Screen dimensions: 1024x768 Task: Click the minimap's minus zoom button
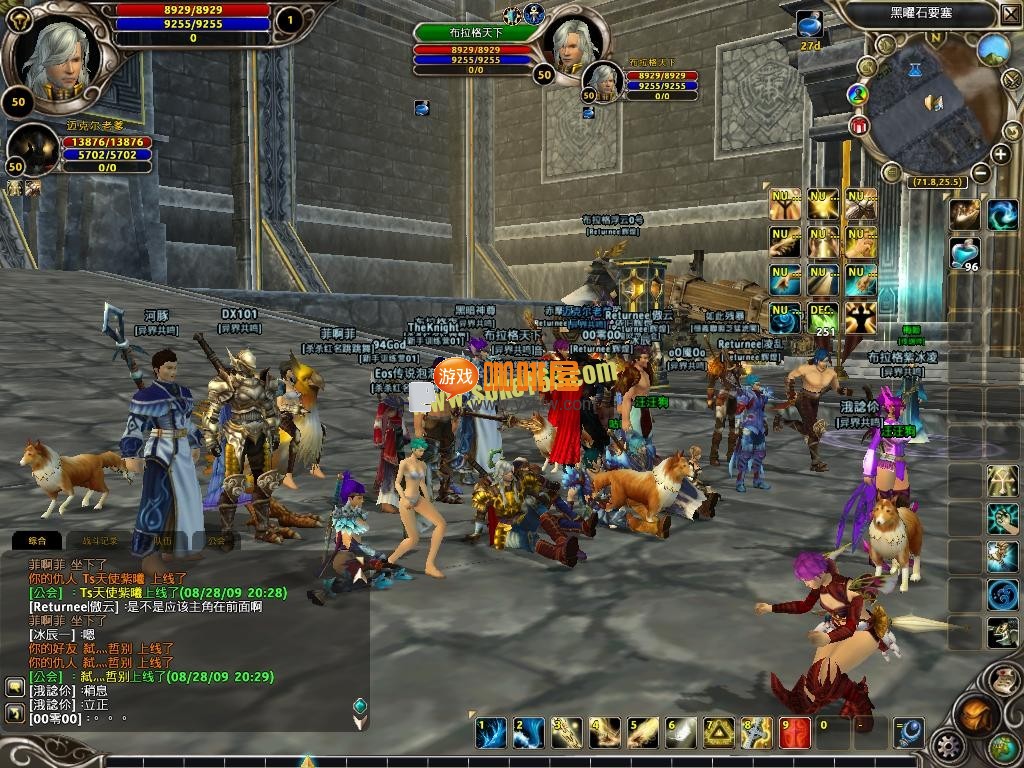981,172
